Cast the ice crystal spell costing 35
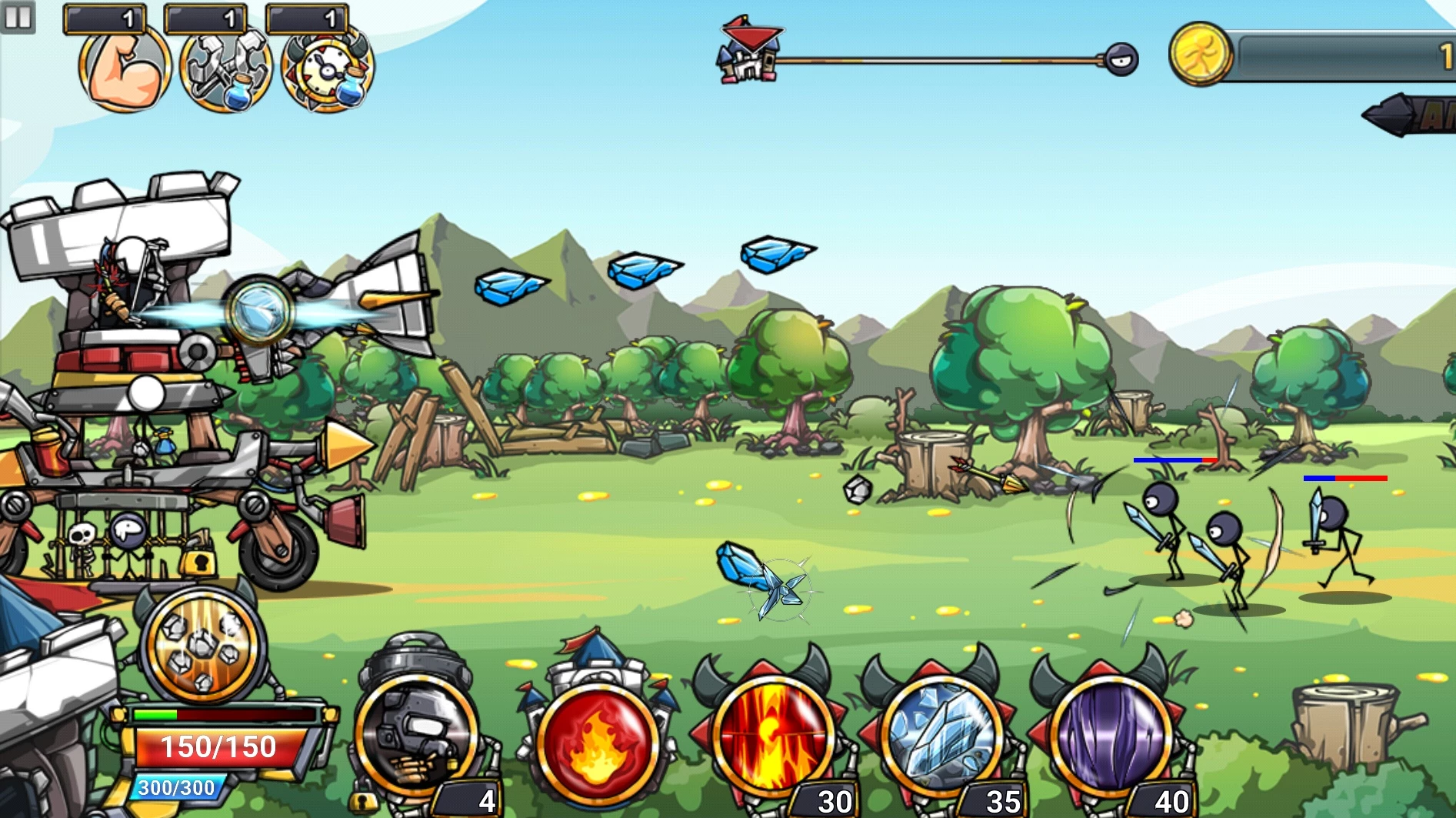This screenshot has height=818, width=1456. pos(940,737)
